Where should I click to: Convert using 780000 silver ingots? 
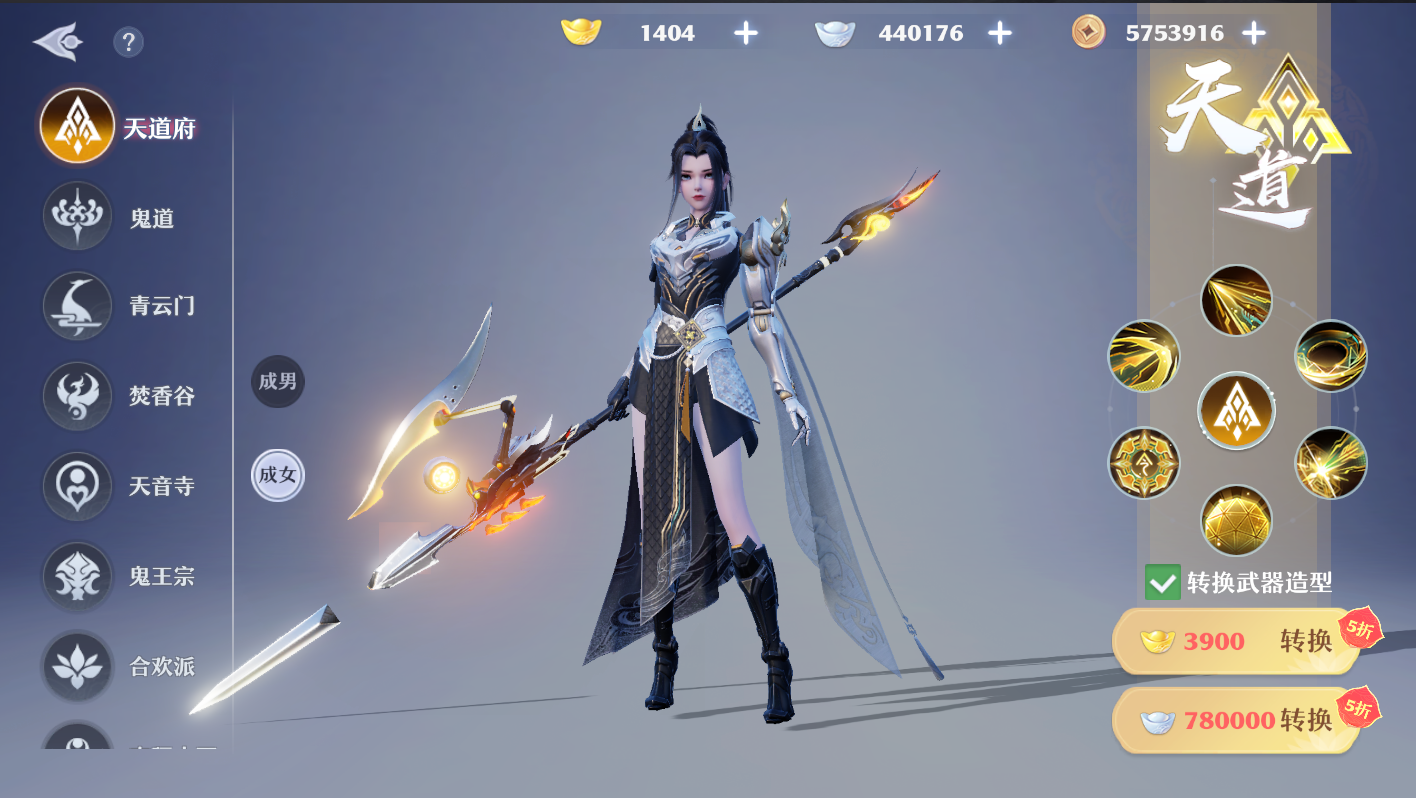(x=1236, y=720)
